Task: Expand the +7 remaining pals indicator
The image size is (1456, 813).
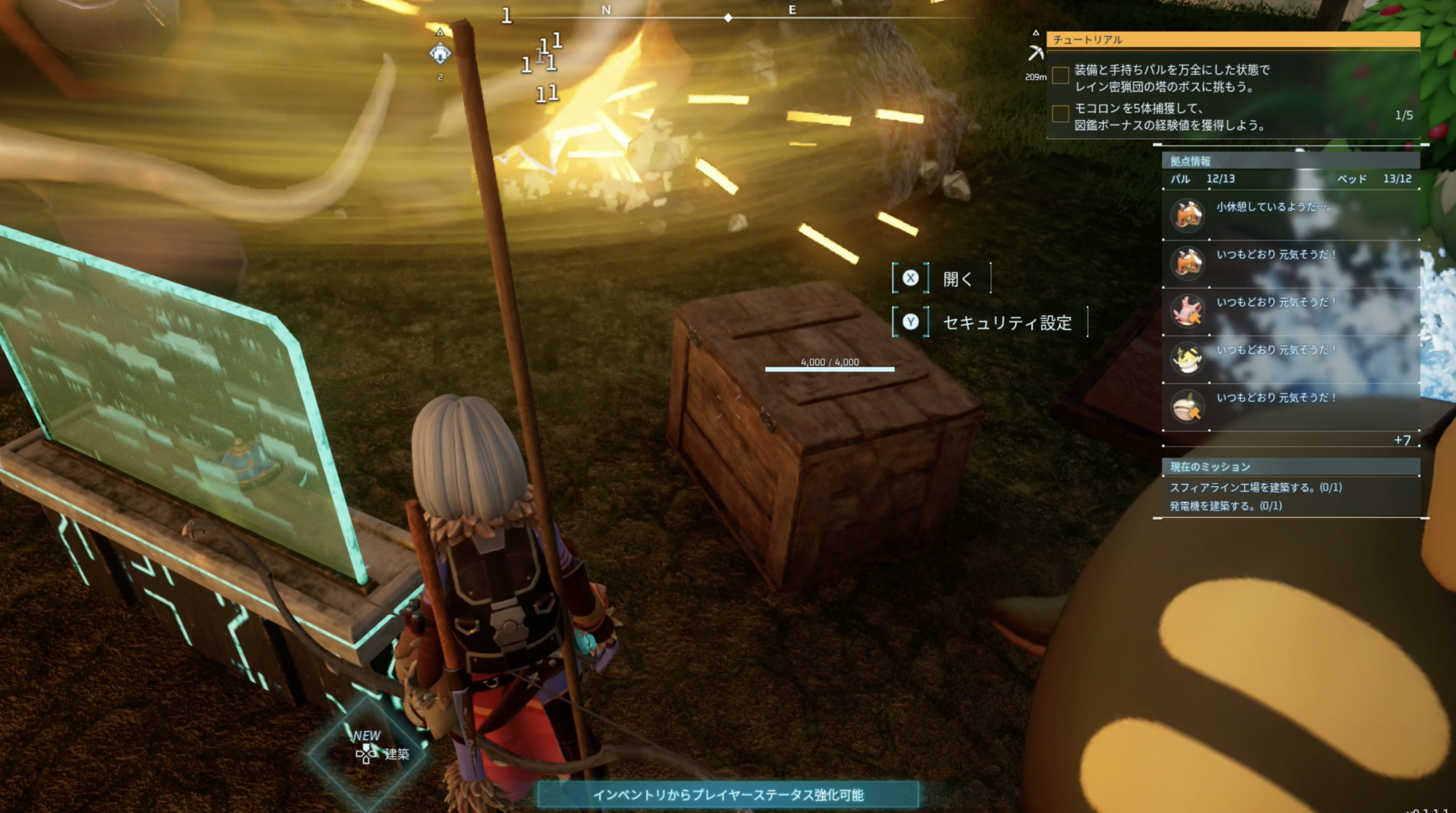Action: 1402,441
